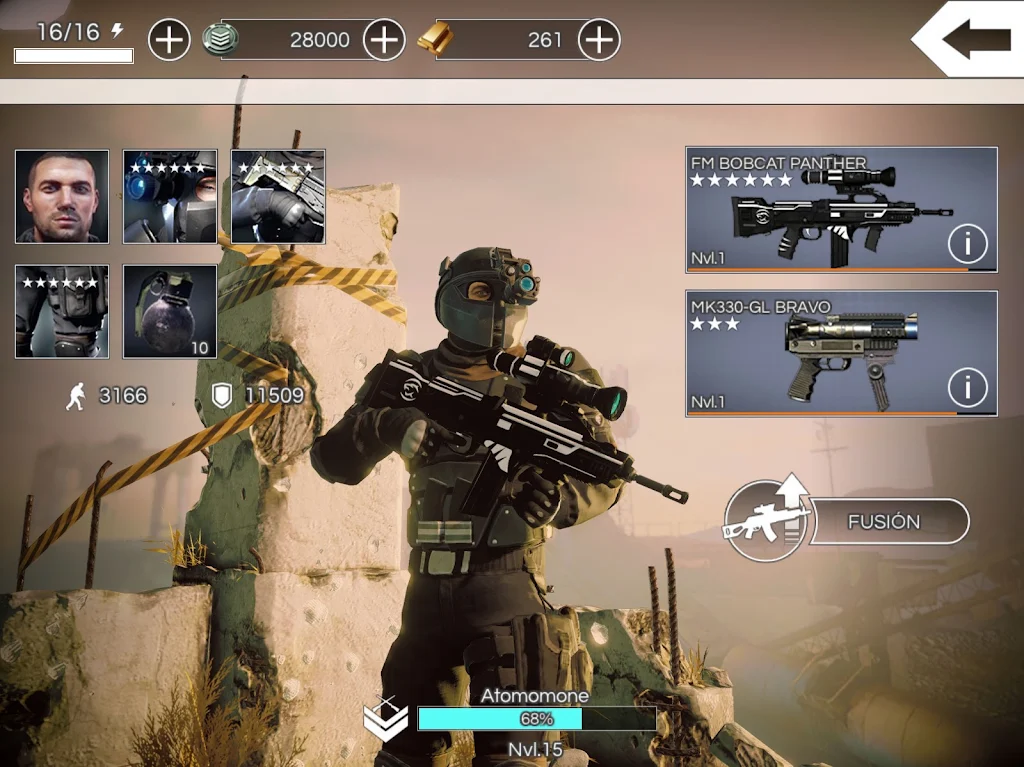Image resolution: width=1024 pixels, height=767 pixels.
Task: Click the rank chevron icon near Atomomone
Action: pyautogui.click(x=385, y=720)
